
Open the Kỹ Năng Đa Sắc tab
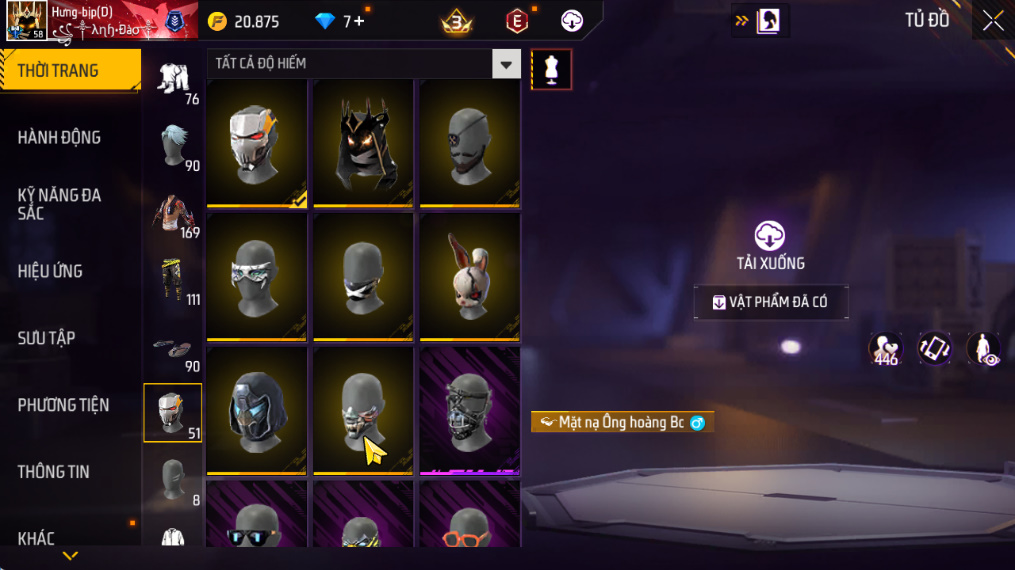60,204
